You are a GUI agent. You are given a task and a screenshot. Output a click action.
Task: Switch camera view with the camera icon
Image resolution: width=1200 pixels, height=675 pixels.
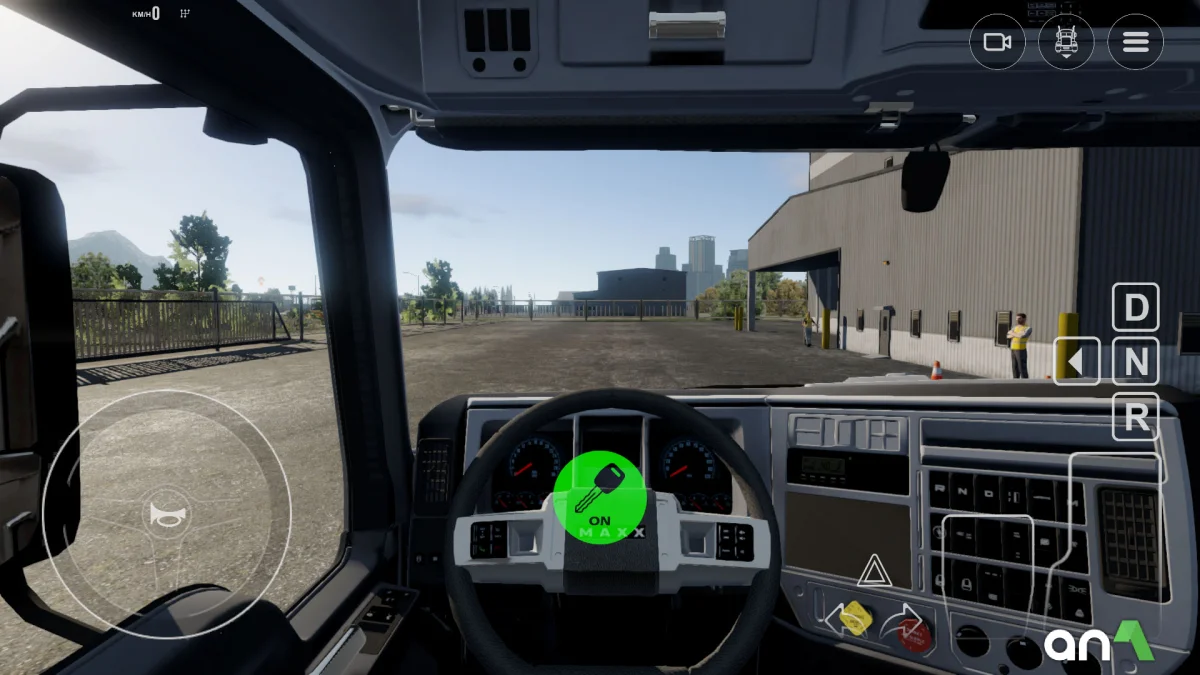coord(997,42)
